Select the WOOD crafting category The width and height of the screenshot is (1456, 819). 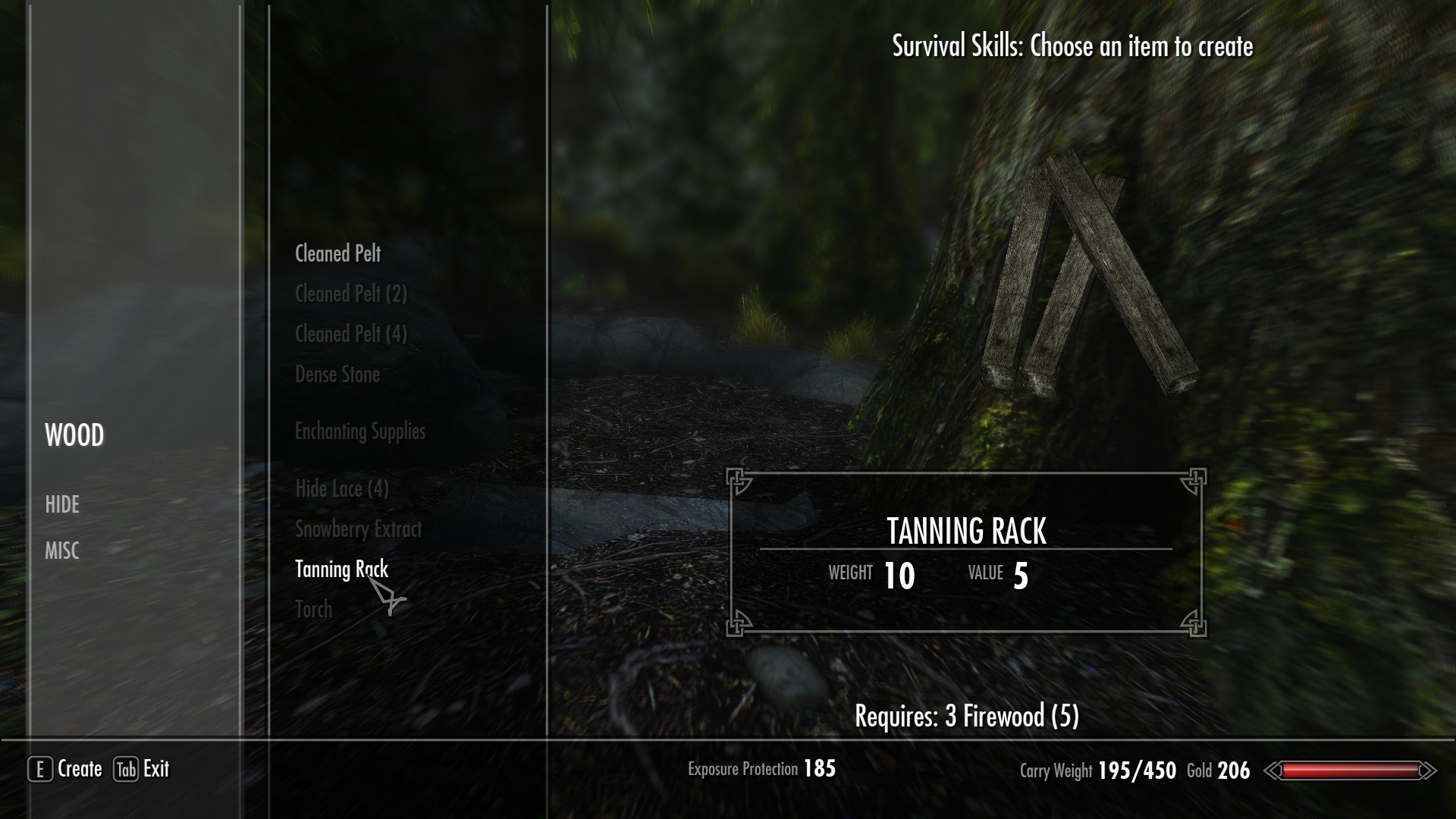click(x=74, y=435)
